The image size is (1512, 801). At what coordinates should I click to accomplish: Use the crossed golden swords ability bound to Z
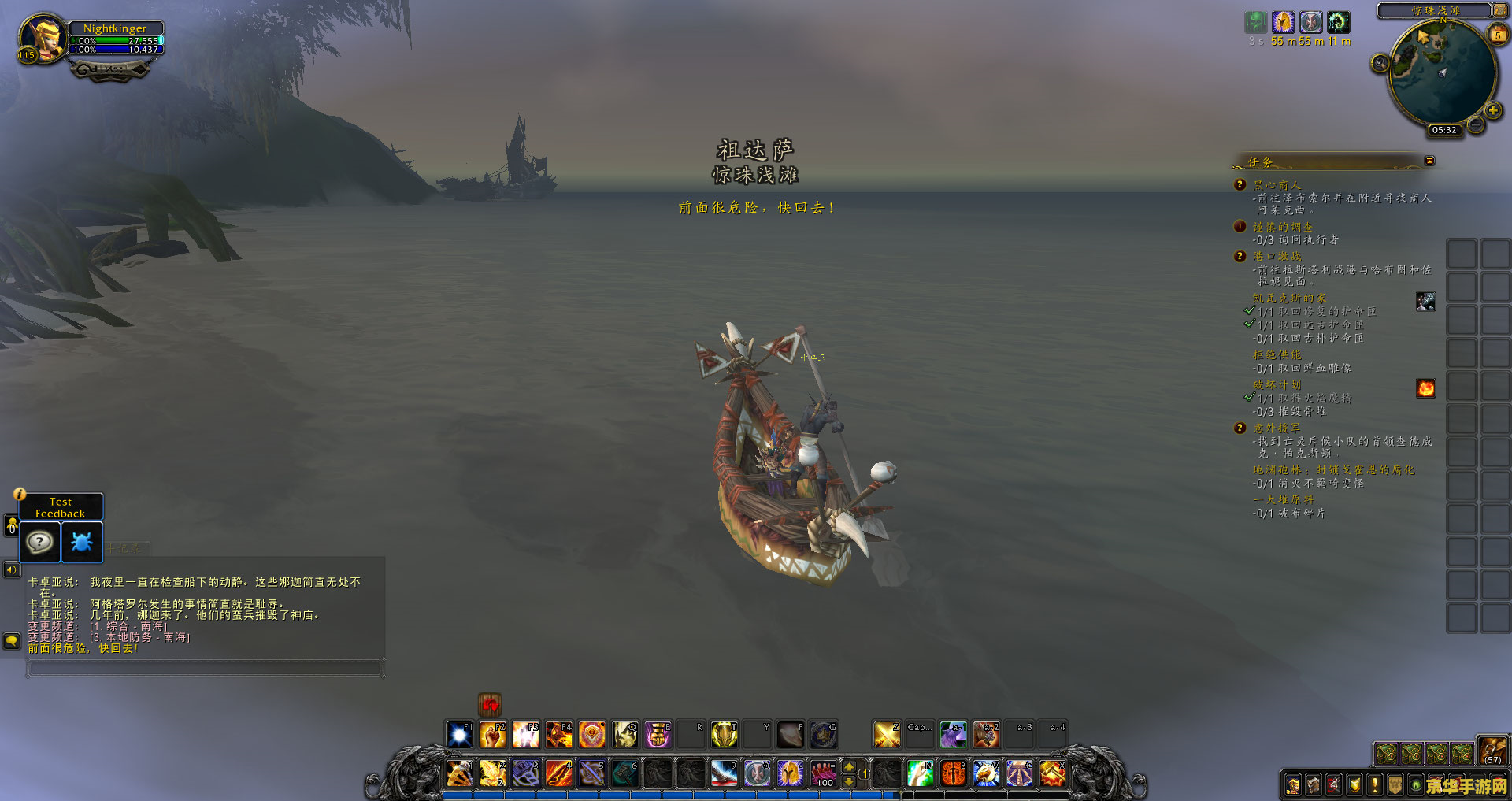point(887,735)
